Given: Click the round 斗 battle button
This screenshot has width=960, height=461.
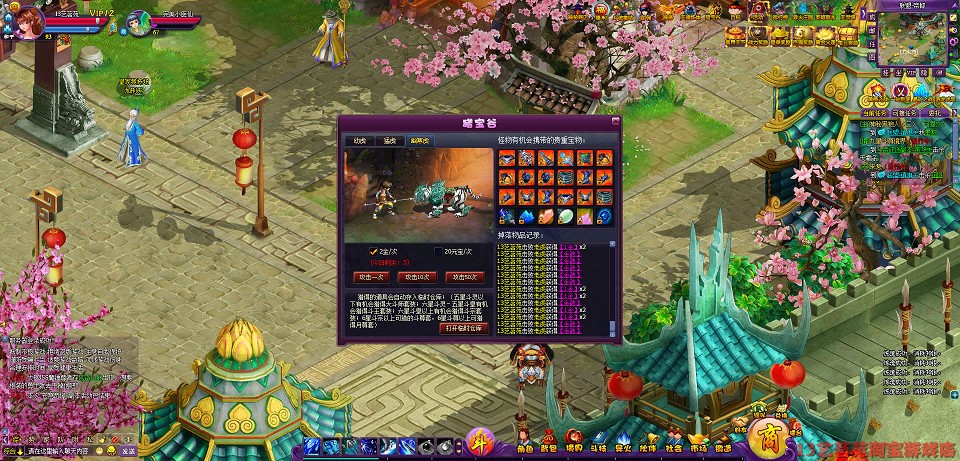Looking at the screenshot, I should (480, 442).
